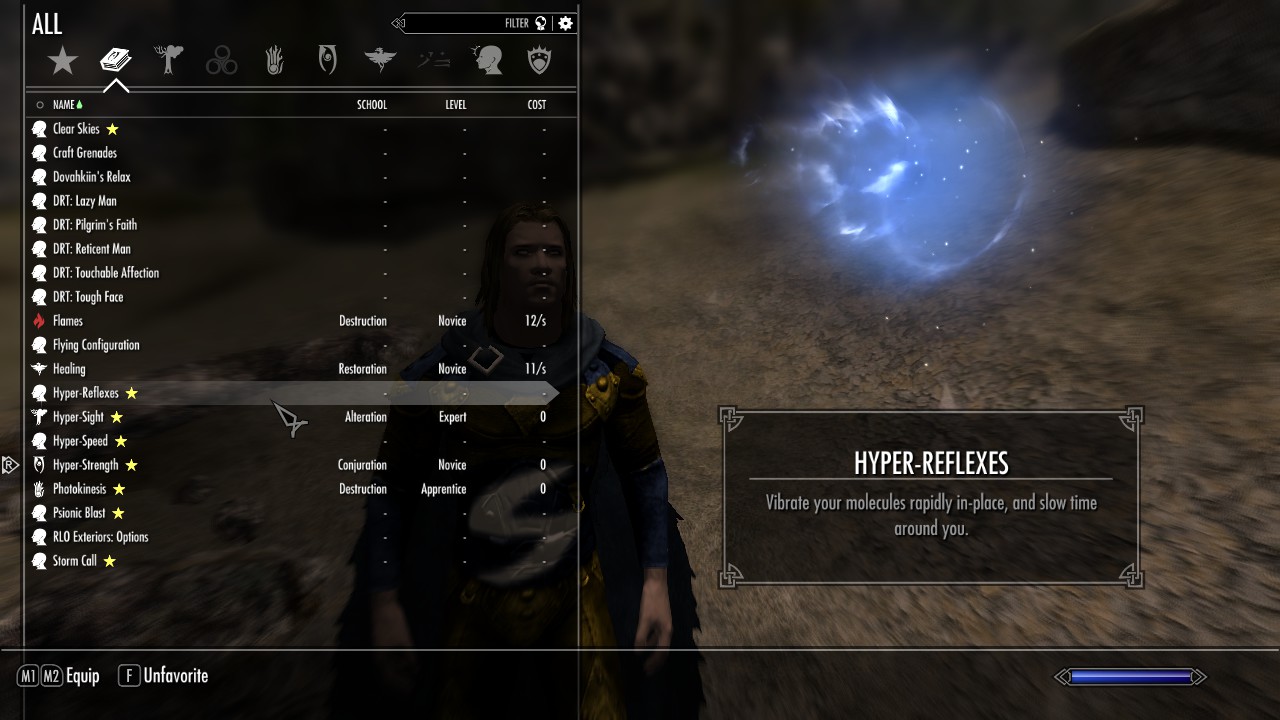
Task: Choose the Hyper-Strength conjuration spell
Action: [x=85, y=465]
